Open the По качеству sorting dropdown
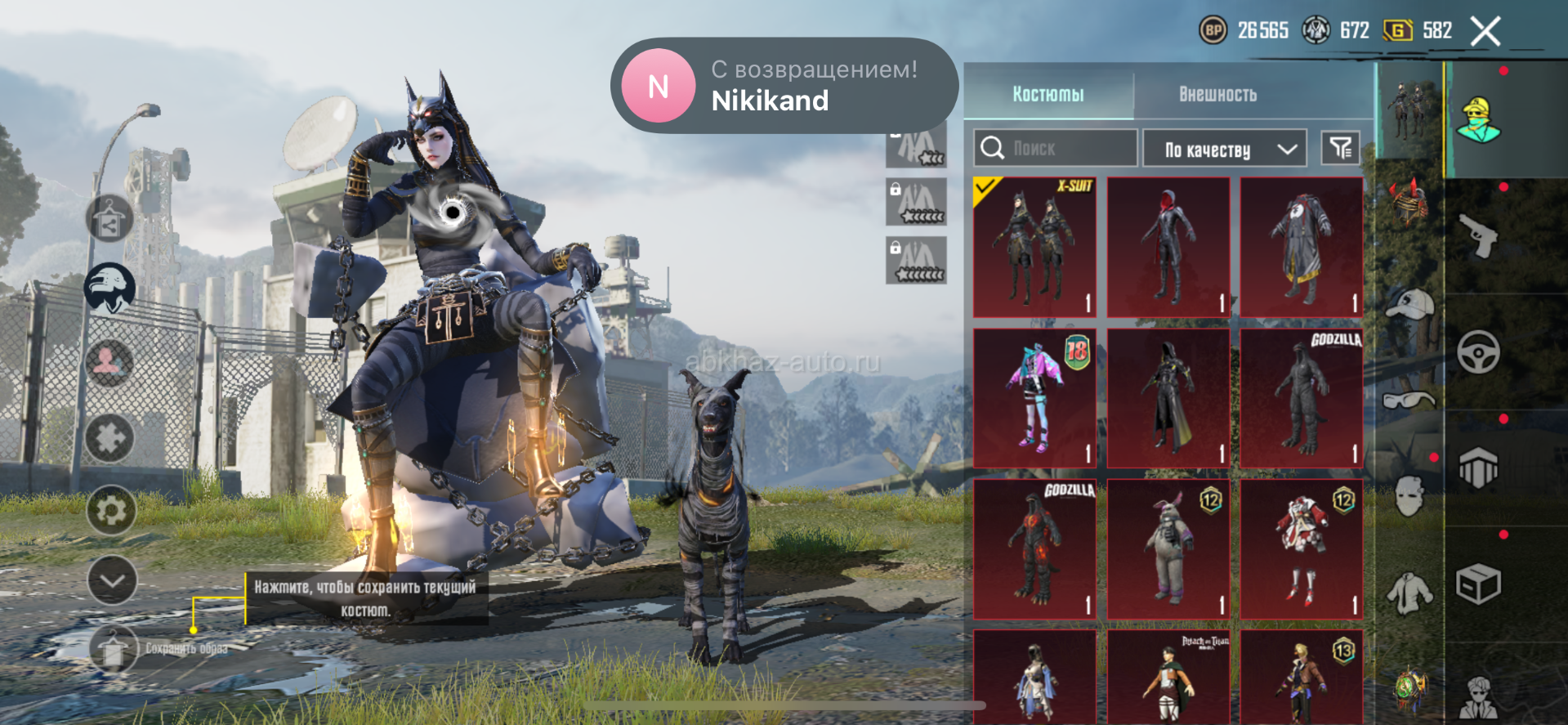The width and height of the screenshot is (1568, 725). (1224, 149)
